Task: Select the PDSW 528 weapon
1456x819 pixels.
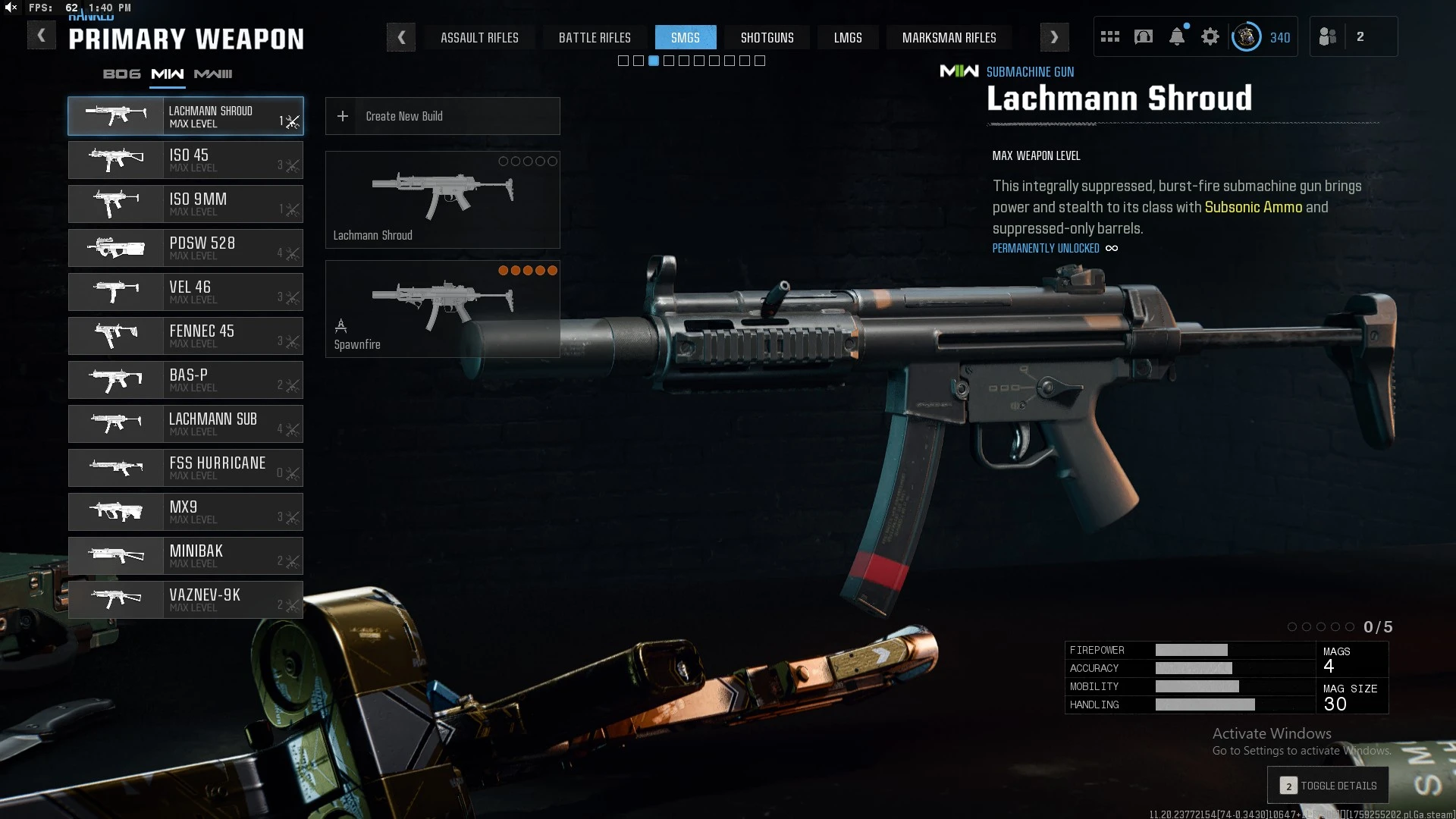Action: point(186,248)
